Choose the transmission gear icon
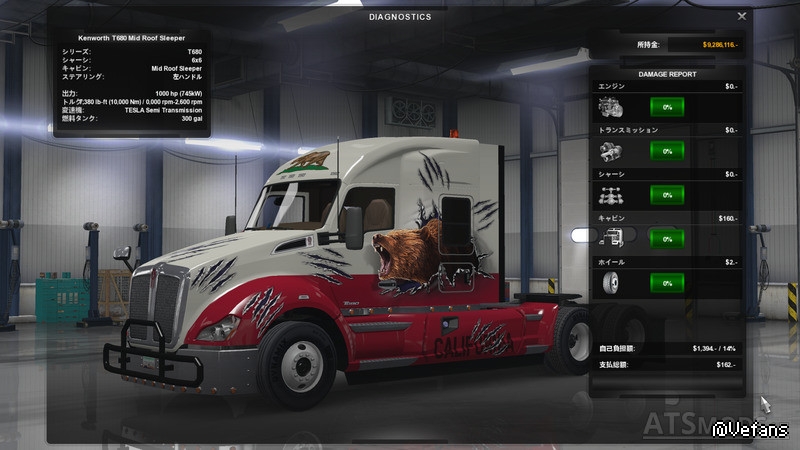 (610, 151)
